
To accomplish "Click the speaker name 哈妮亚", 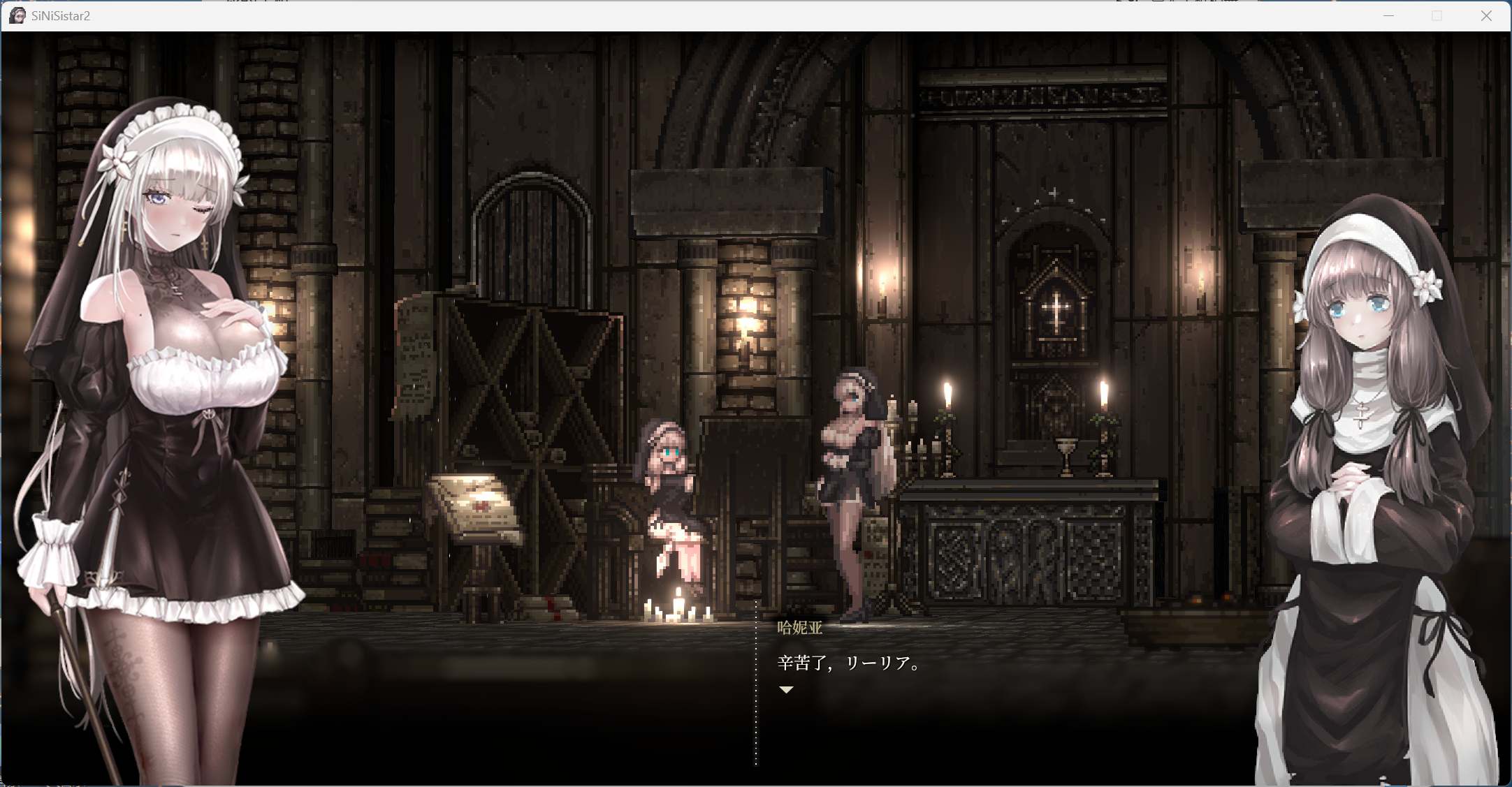I will point(799,627).
